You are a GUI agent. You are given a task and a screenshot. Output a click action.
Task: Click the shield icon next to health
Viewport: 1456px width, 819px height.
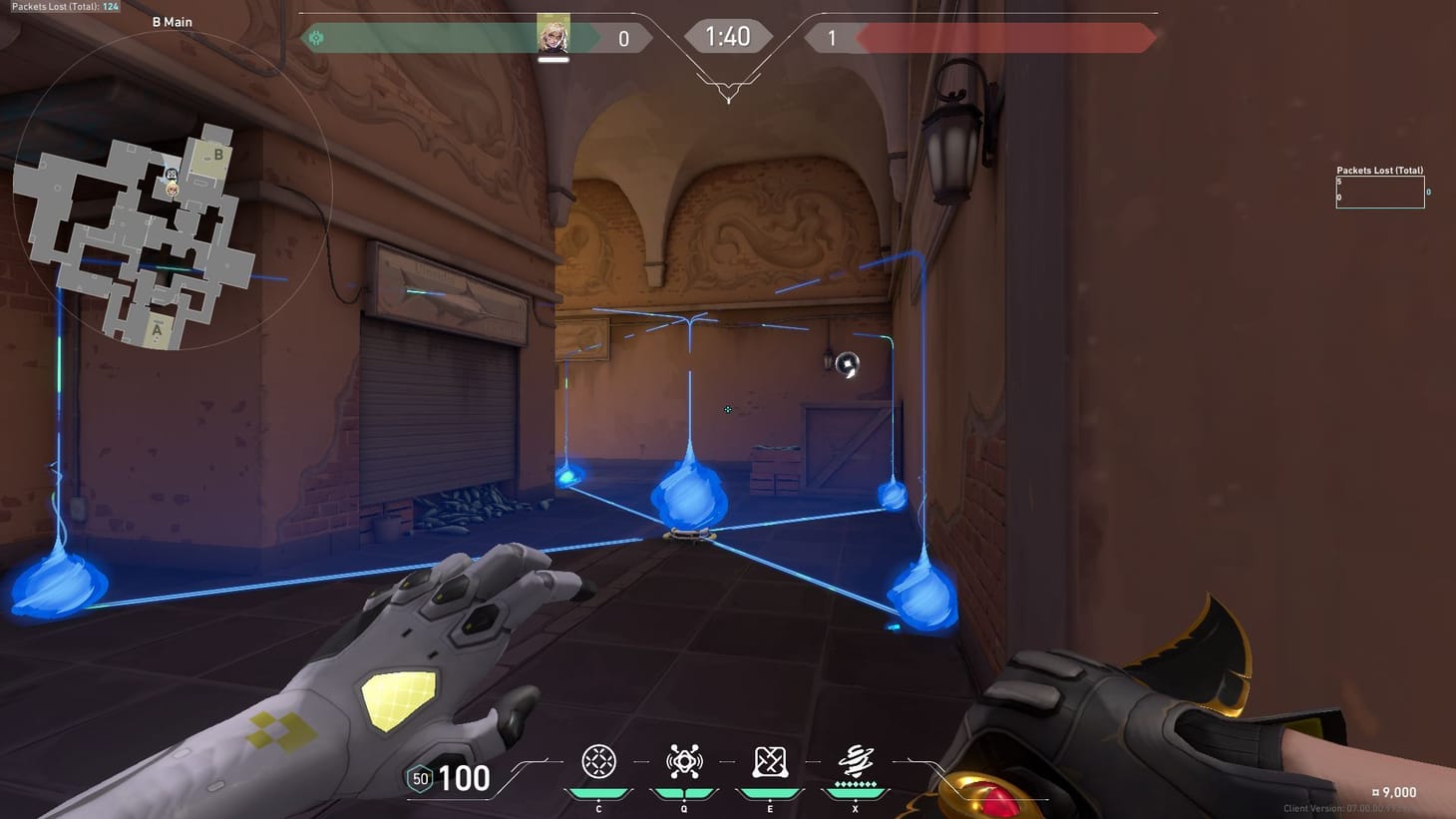click(x=419, y=777)
